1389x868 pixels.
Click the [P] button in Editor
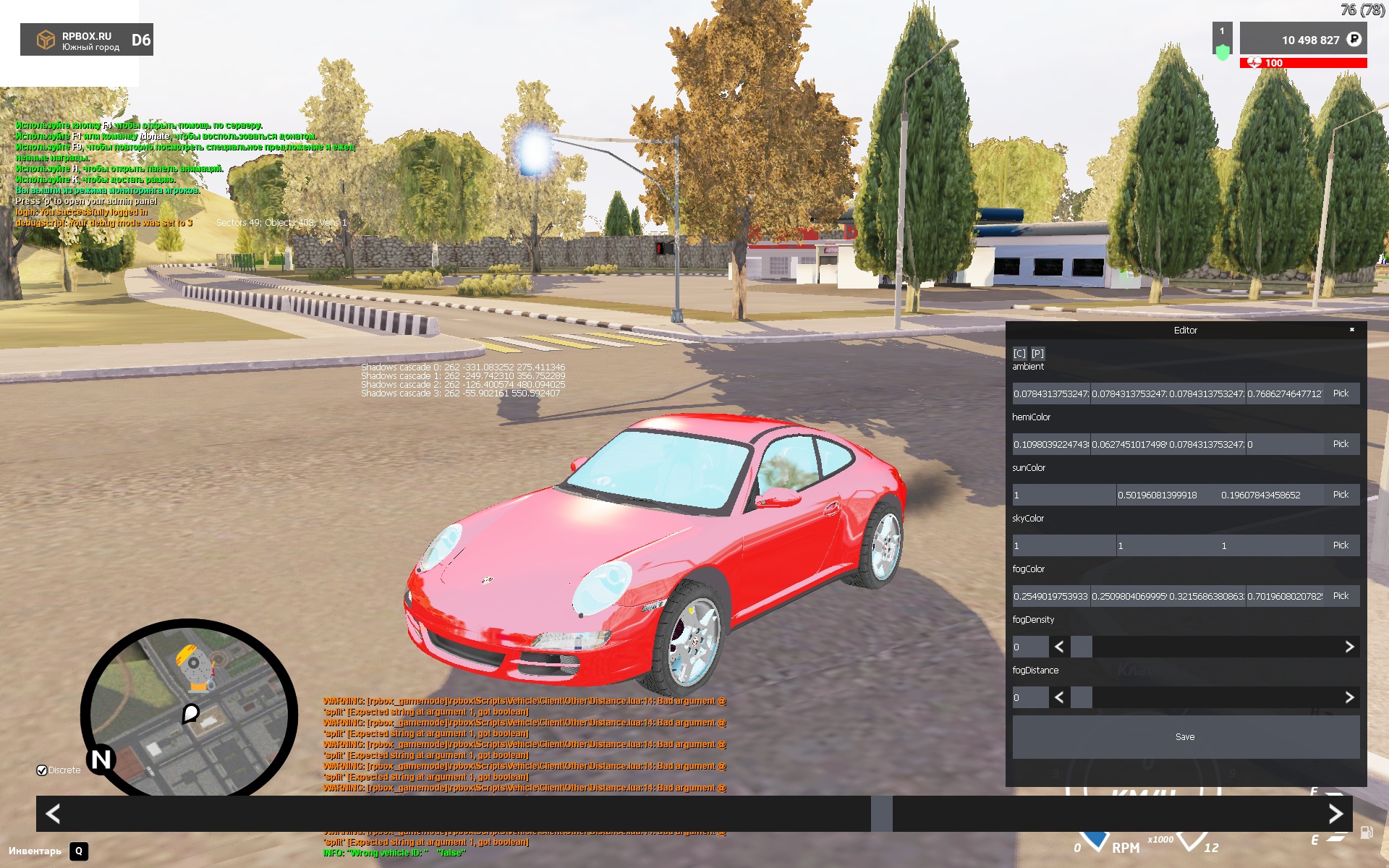(x=1037, y=353)
